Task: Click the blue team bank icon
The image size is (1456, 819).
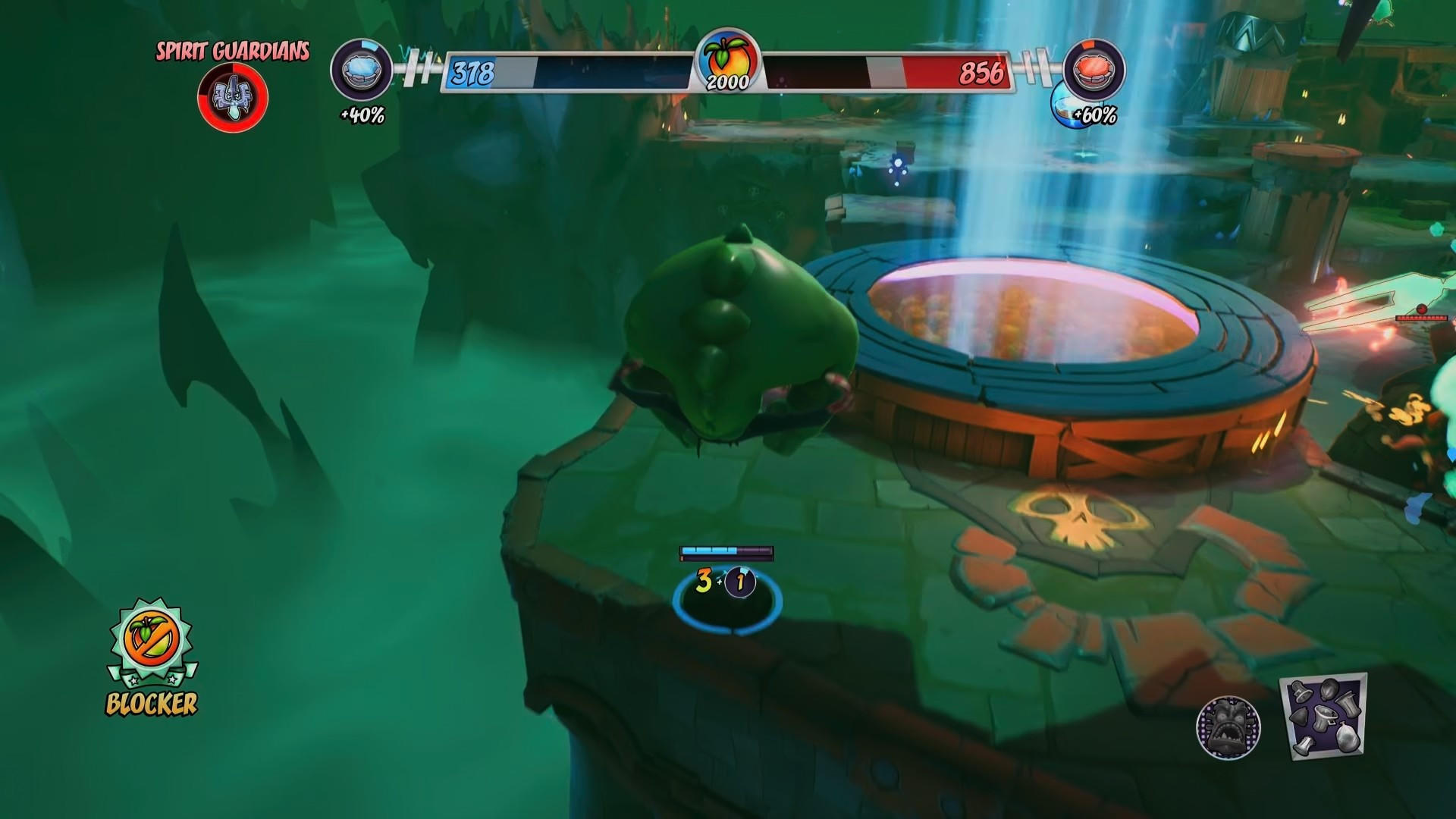Action: coord(362,70)
